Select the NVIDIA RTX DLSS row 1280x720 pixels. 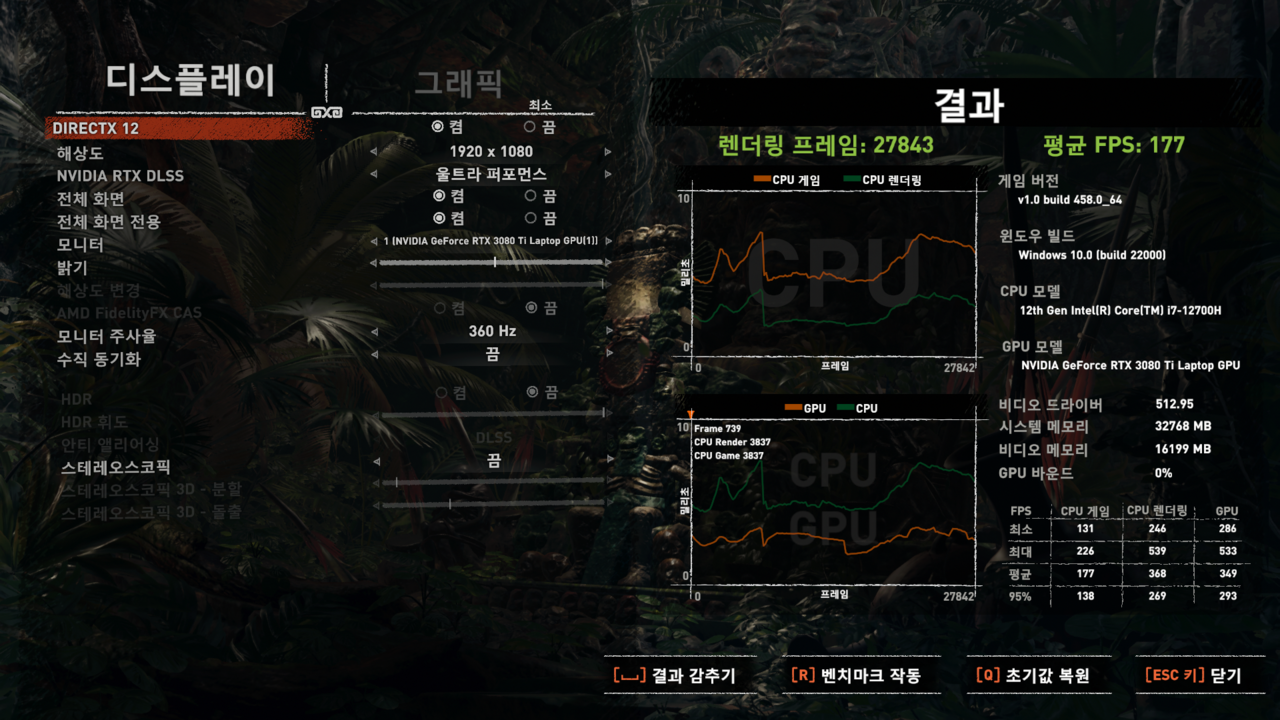coord(120,176)
